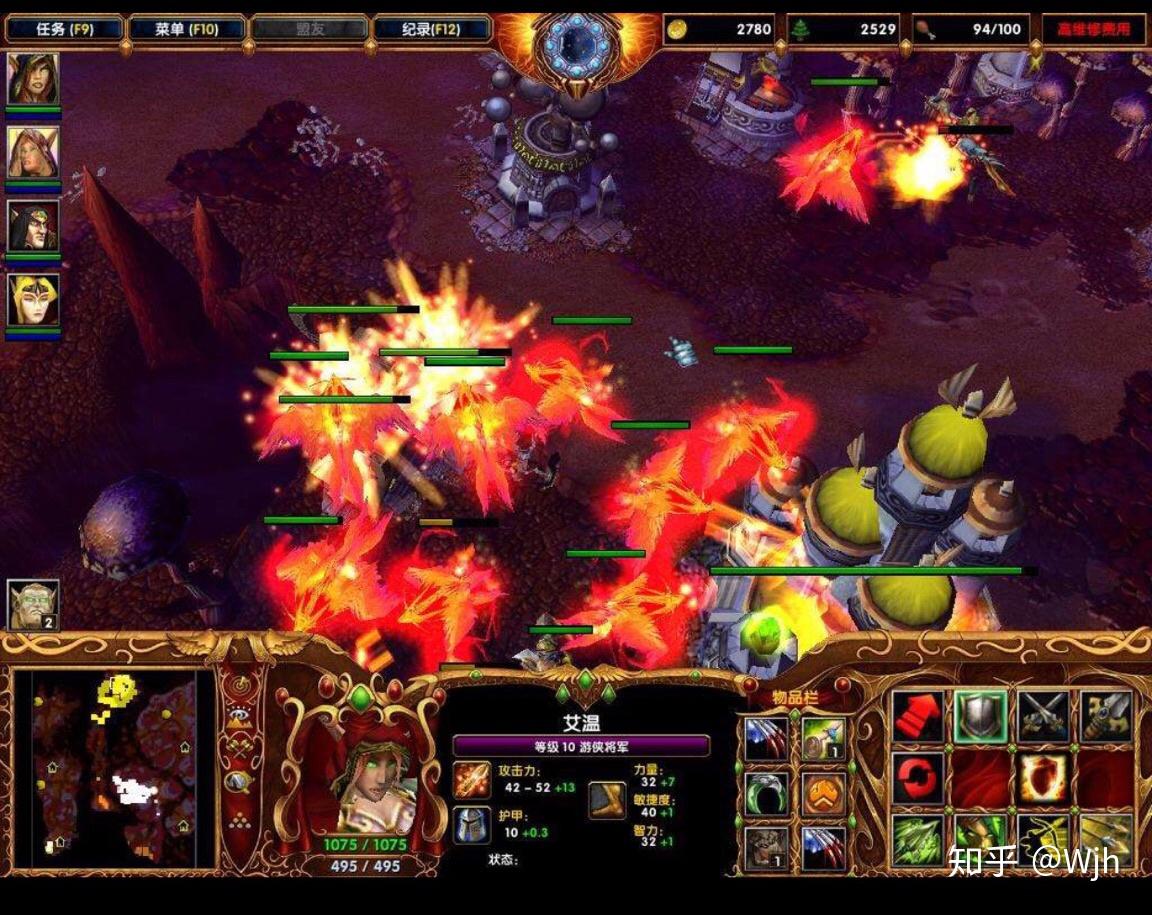Select the dark-haired hero with gold circlet

click(x=33, y=225)
